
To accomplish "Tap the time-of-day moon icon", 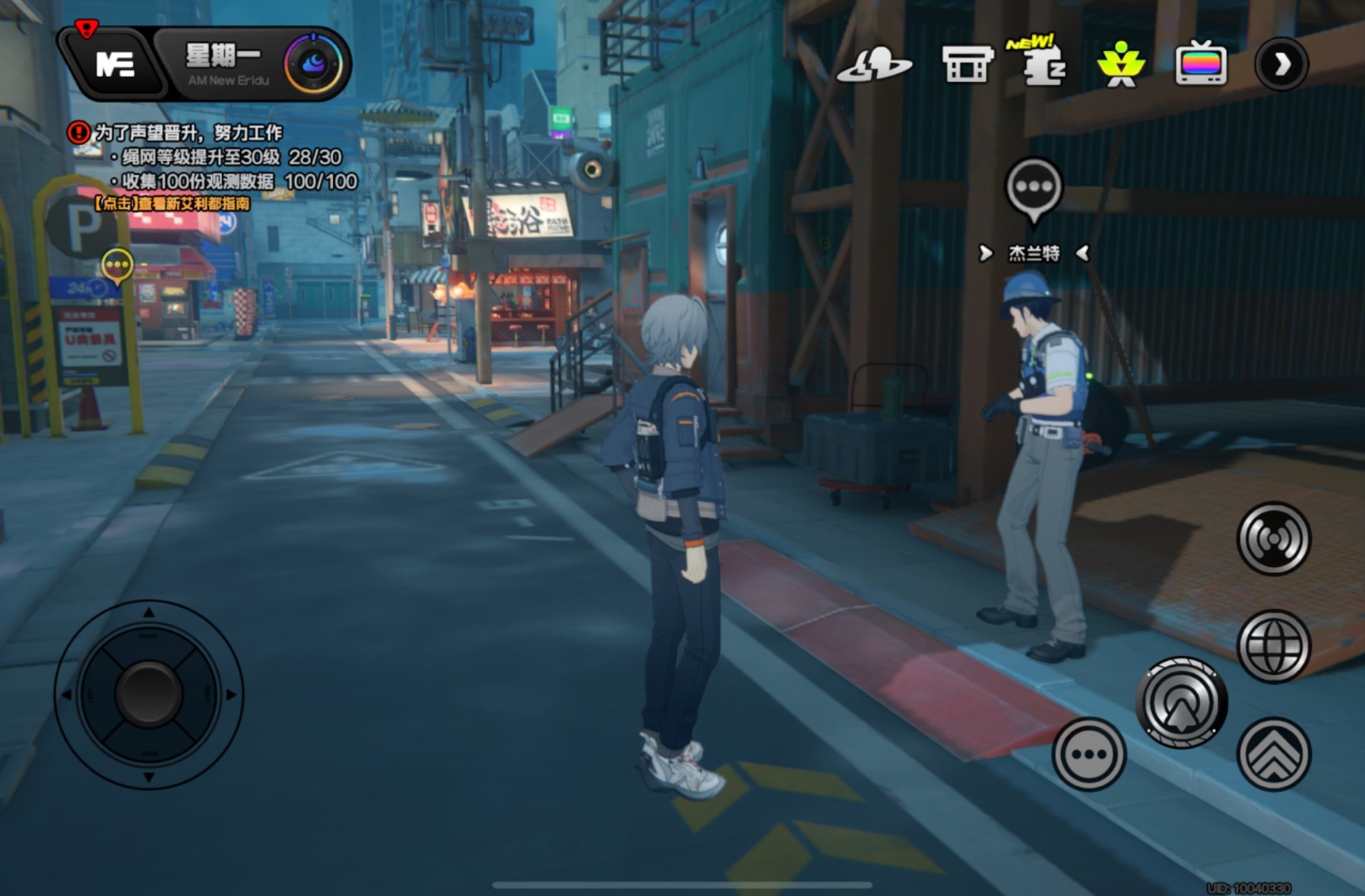I will [x=313, y=64].
